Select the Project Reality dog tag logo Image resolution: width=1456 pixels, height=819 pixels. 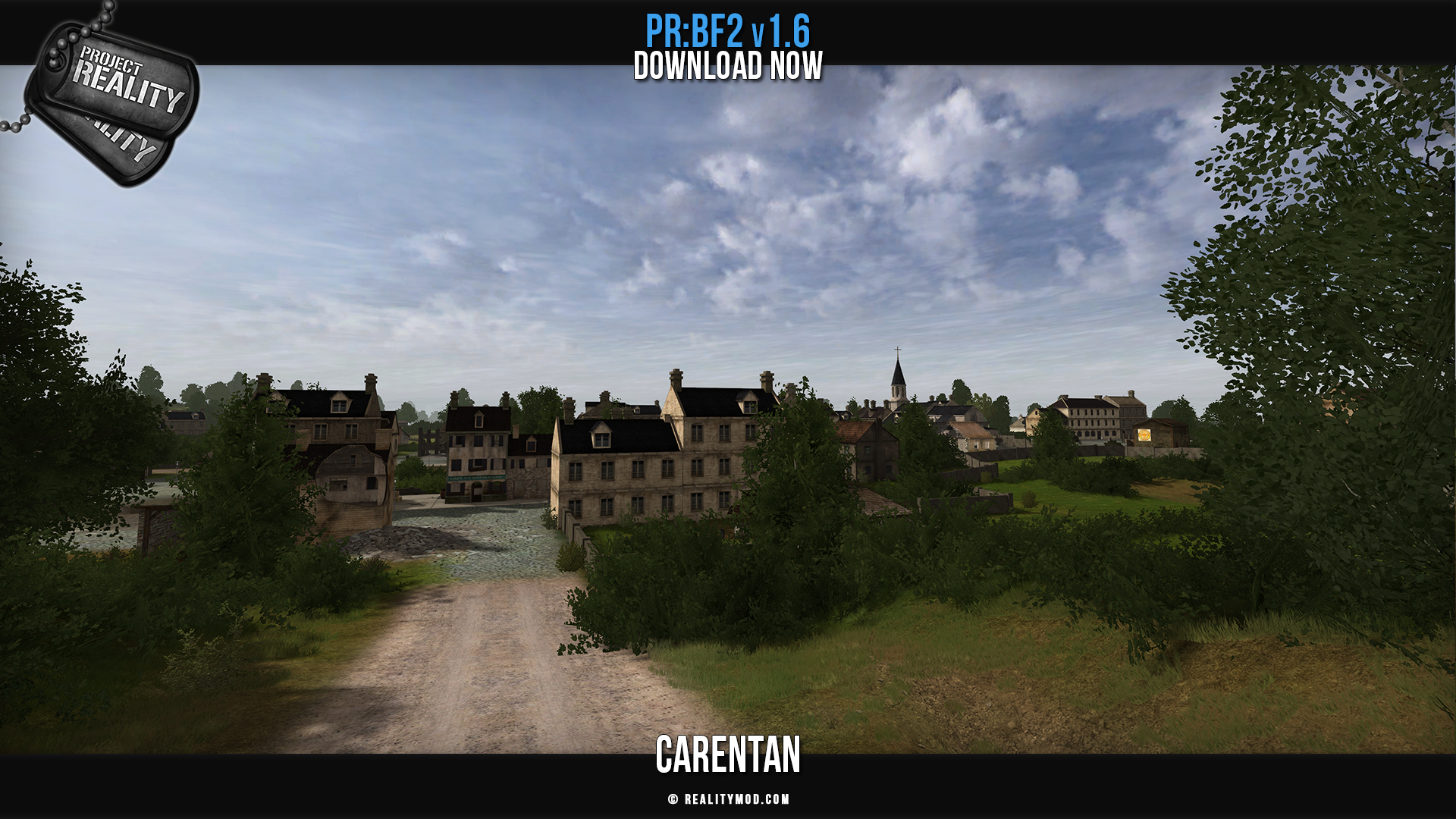(112, 100)
